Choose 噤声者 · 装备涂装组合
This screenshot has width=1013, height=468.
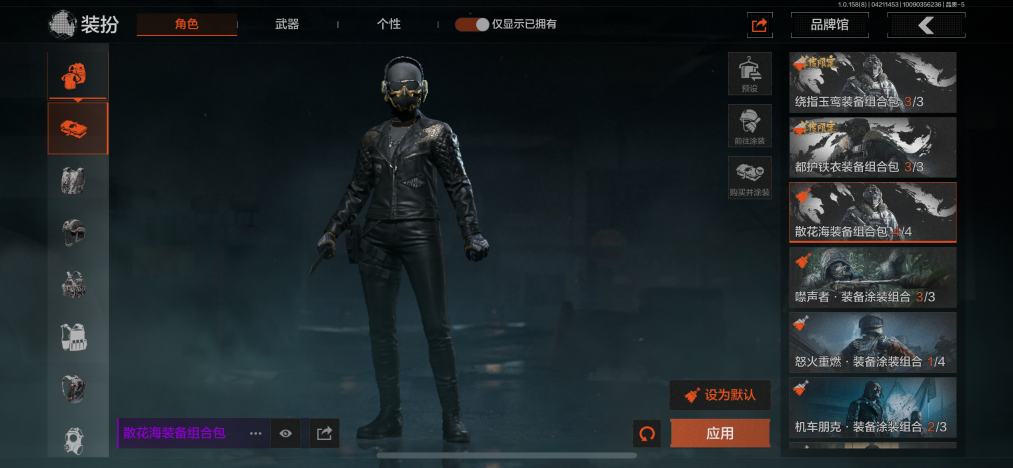[873, 277]
